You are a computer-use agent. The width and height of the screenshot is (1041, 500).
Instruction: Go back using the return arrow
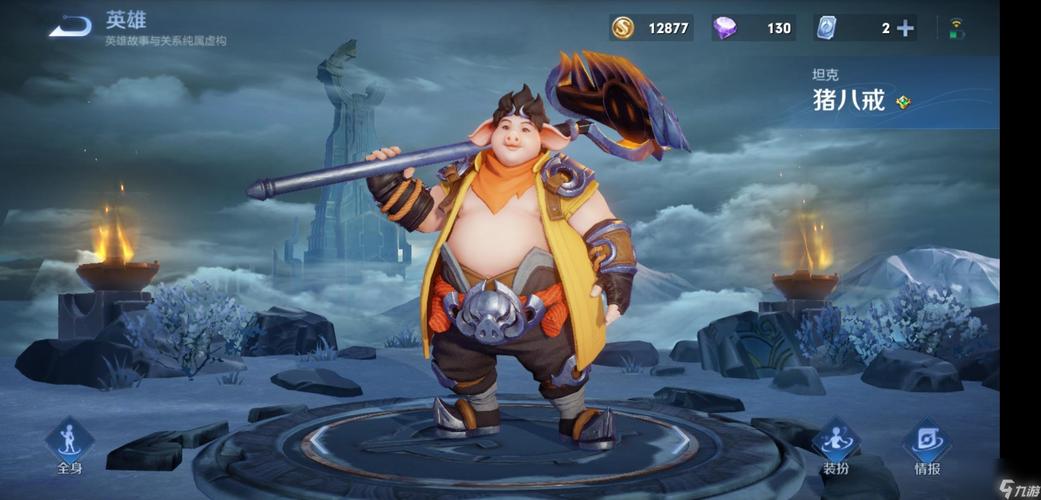pyautogui.click(x=70, y=26)
